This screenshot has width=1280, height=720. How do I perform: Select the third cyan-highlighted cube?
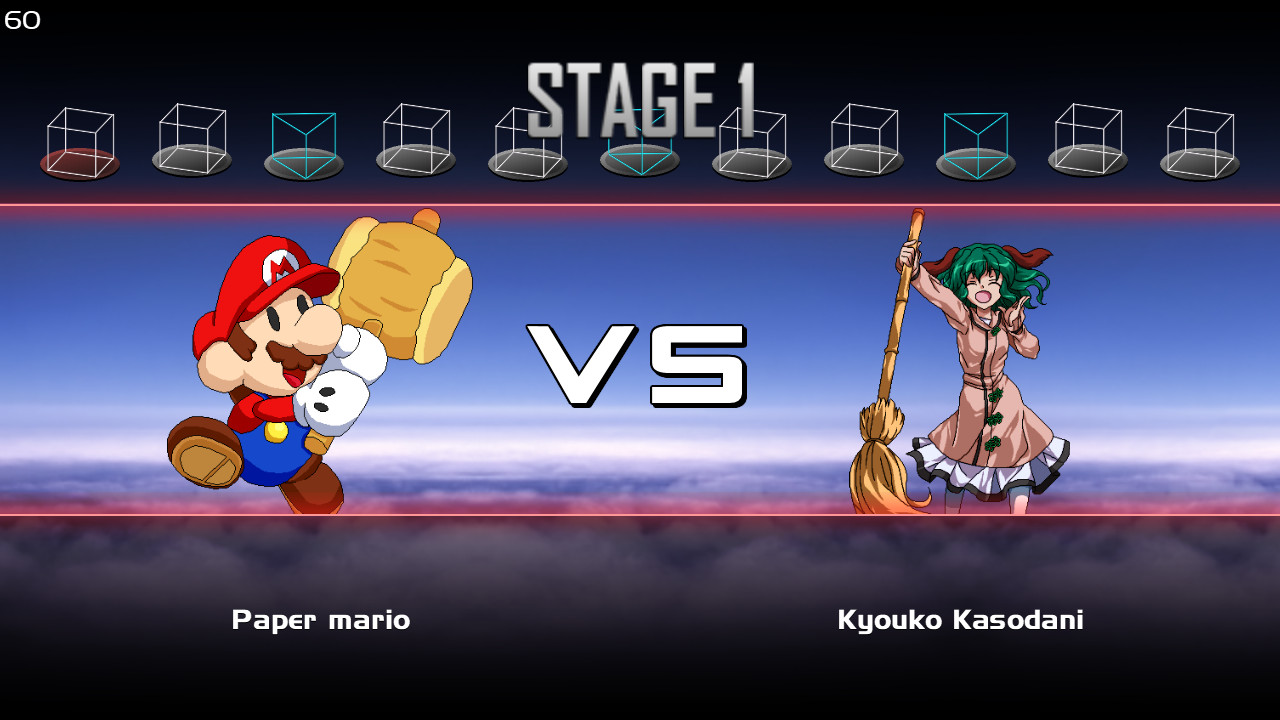tap(302, 140)
